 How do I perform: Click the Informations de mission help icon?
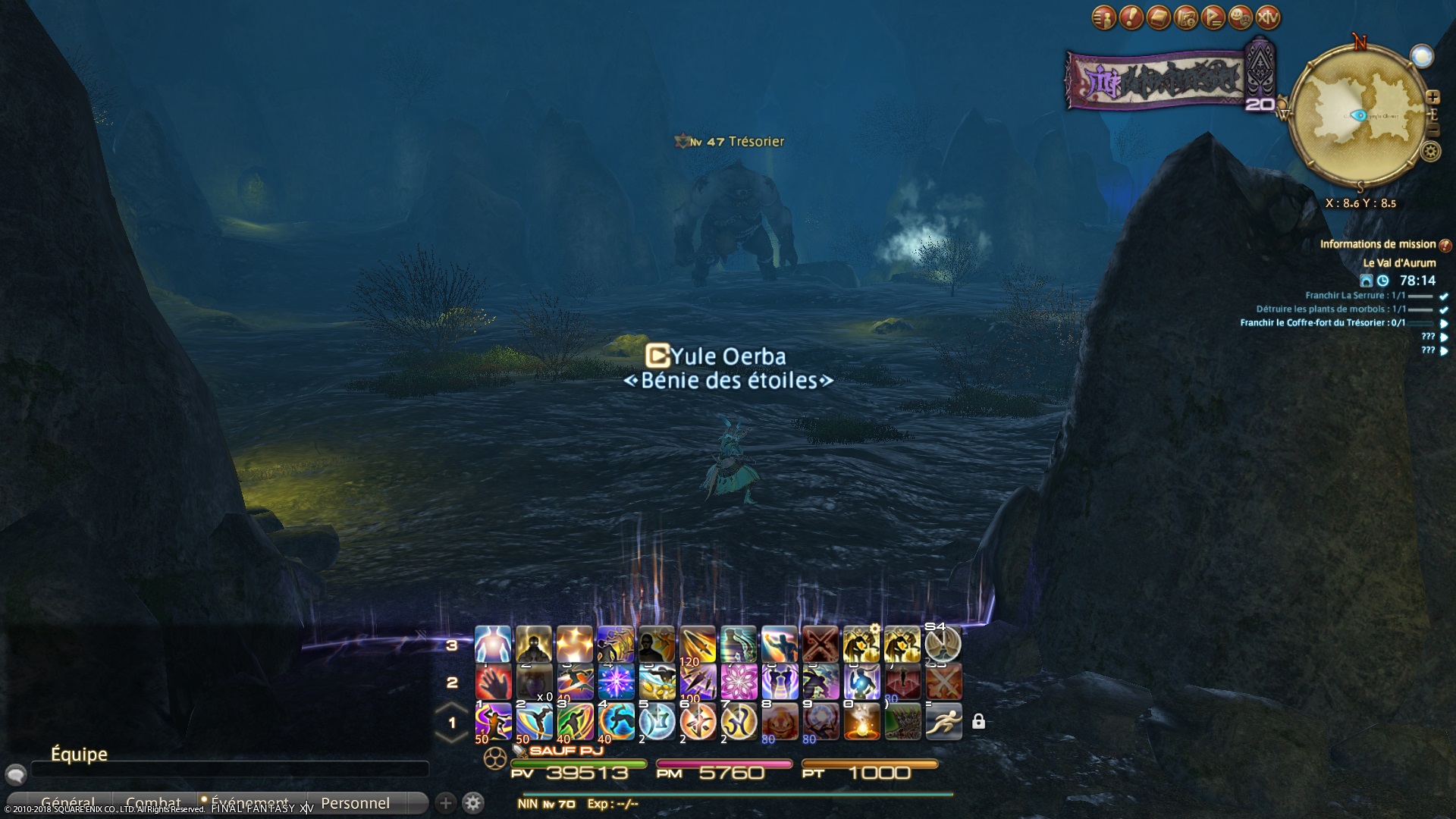(1445, 245)
